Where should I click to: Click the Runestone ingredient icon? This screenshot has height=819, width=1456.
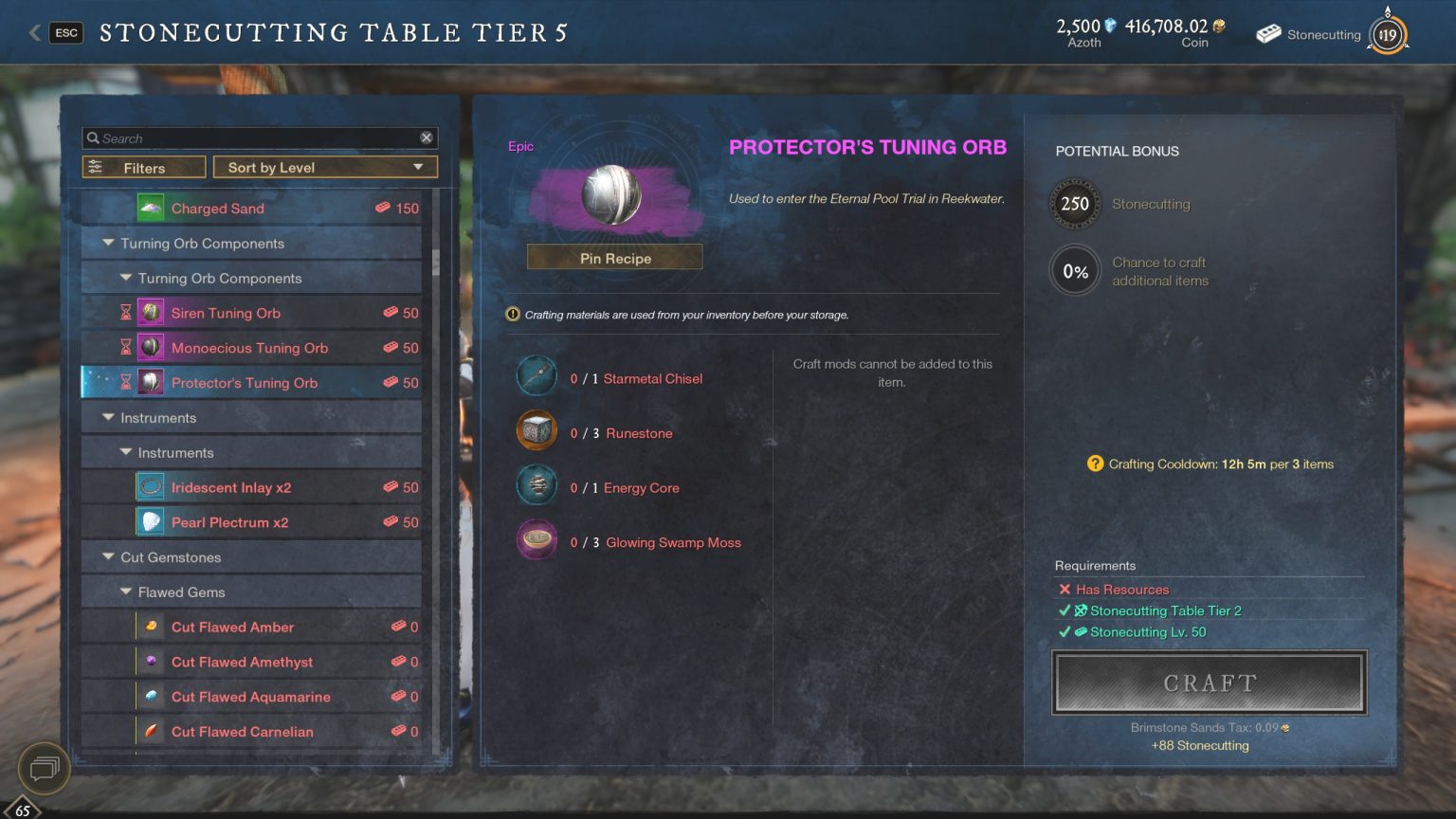click(x=536, y=429)
